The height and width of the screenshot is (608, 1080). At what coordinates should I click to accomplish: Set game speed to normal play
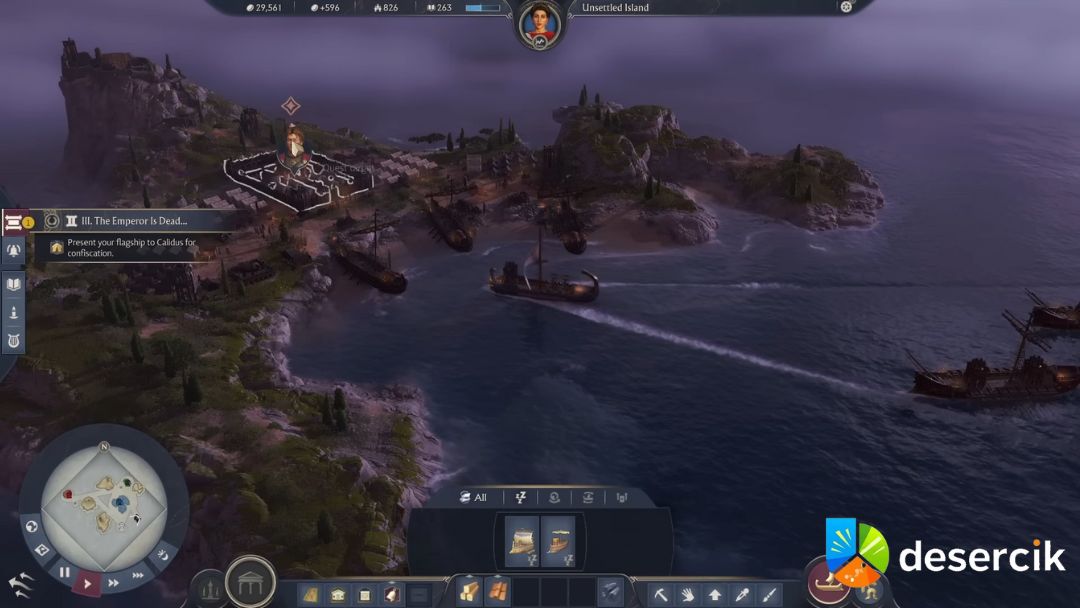click(88, 582)
